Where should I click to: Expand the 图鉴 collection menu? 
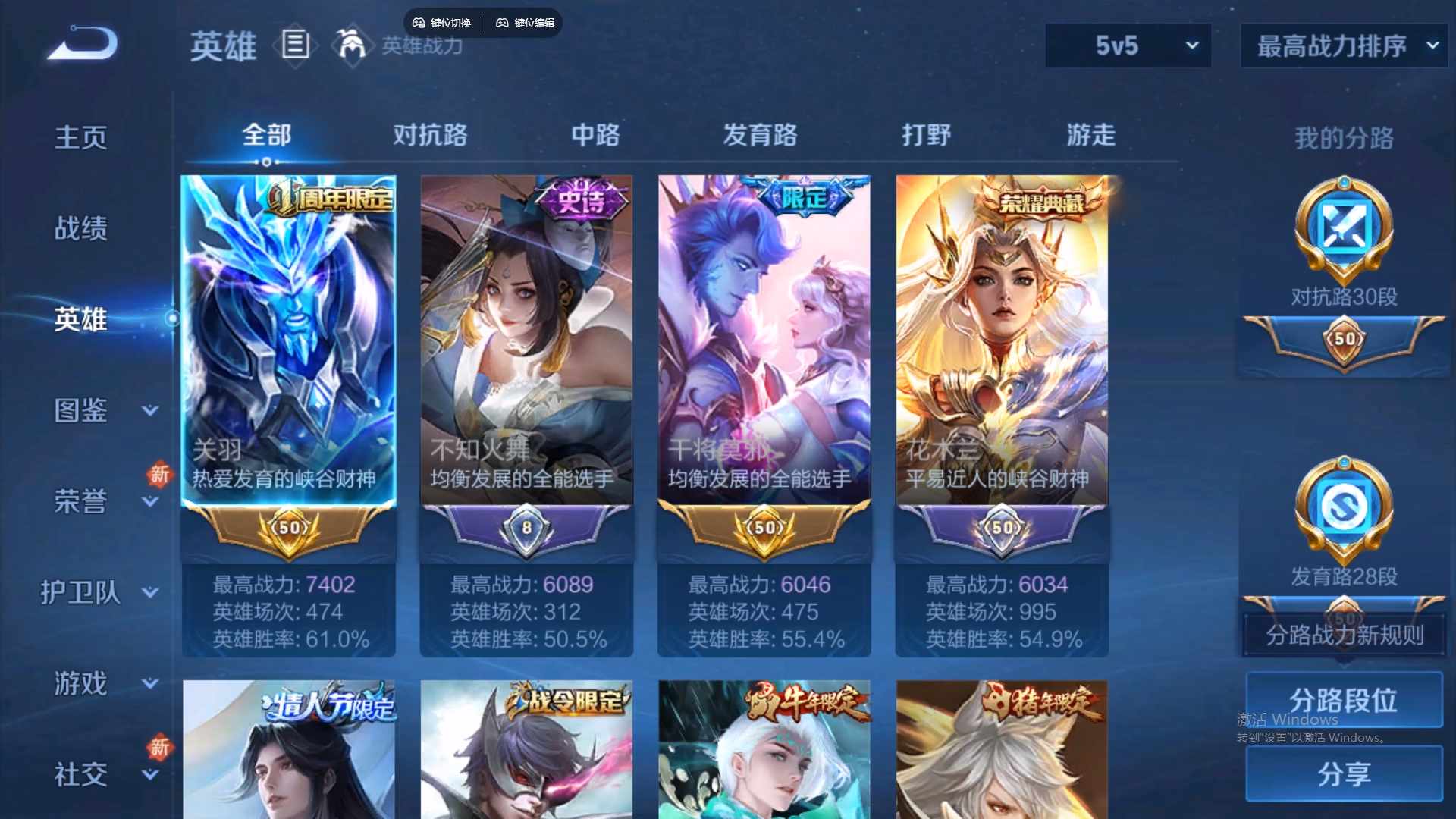tap(150, 410)
